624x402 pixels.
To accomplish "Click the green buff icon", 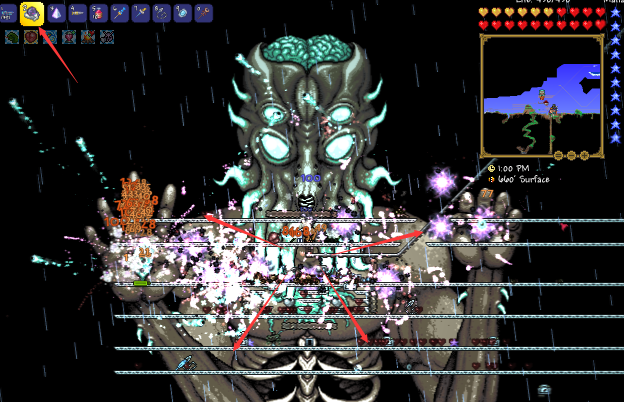I will point(11,37).
